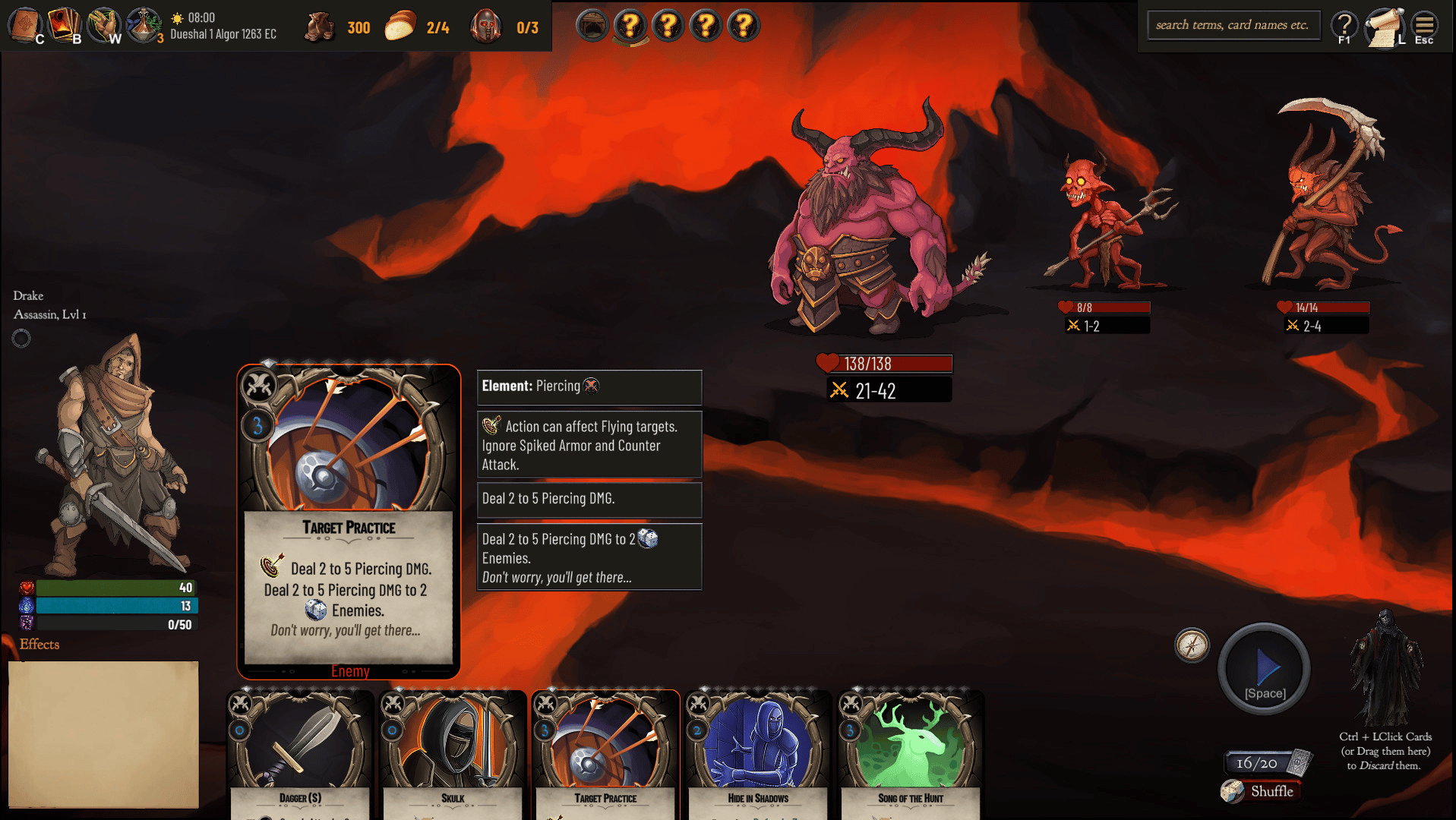Open the character book icon
The image size is (1456, 820).
25,25
